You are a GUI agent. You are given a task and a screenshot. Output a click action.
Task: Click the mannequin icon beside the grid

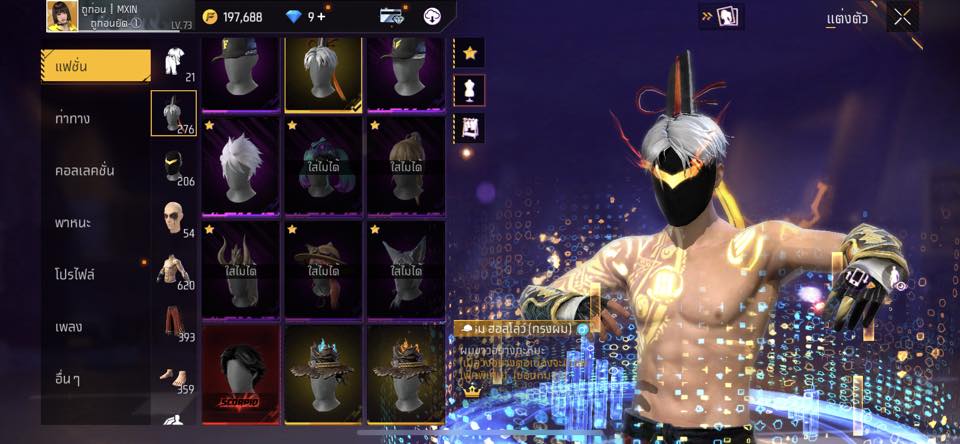(x=469, y=90)
